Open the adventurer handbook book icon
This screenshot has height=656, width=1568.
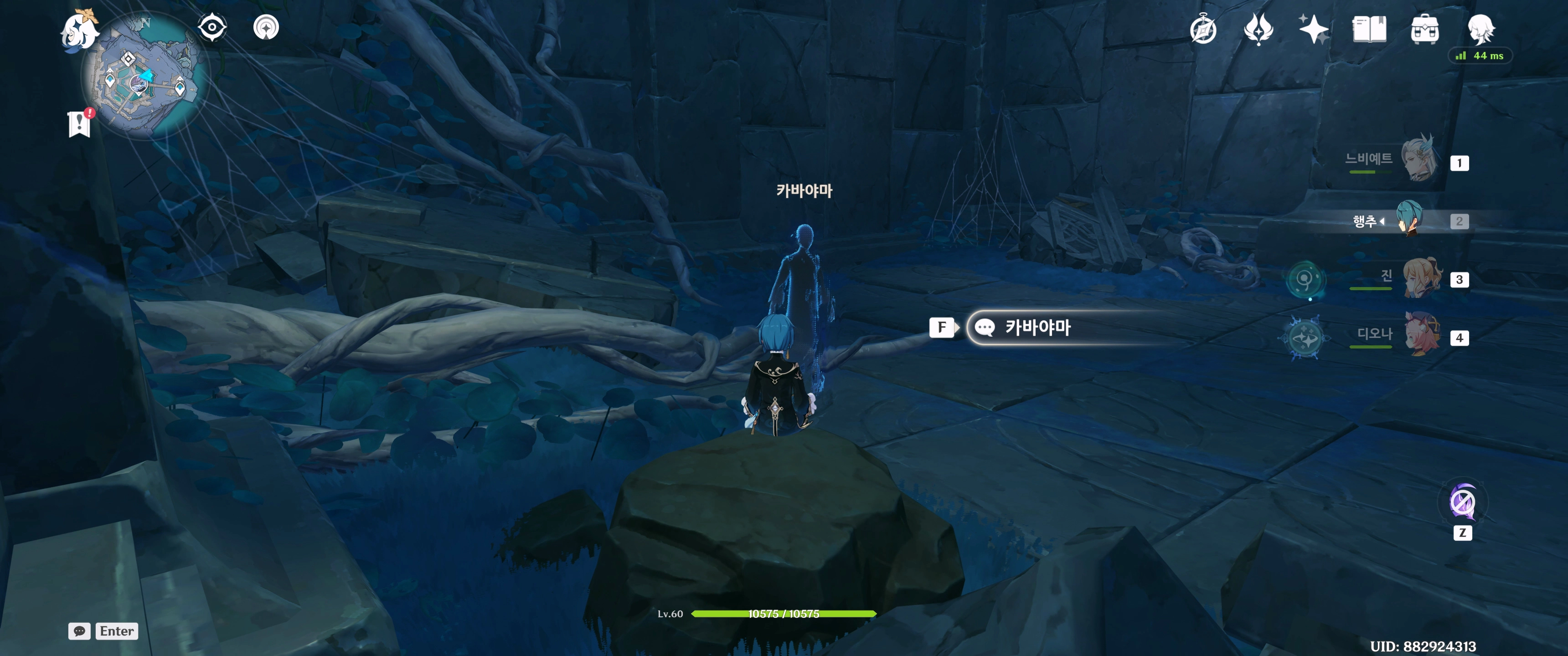pos(1369,29)
